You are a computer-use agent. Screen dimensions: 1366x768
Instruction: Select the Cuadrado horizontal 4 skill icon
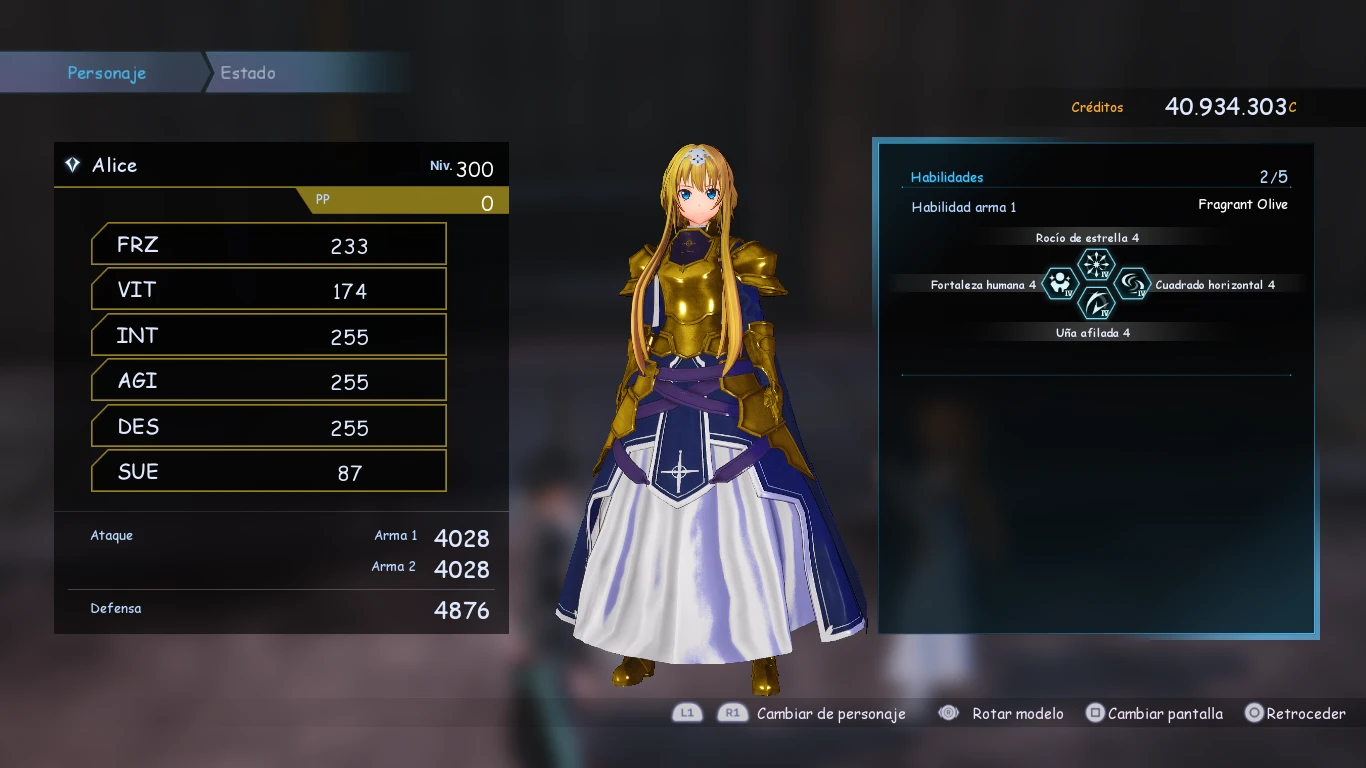click(1132, 284)
